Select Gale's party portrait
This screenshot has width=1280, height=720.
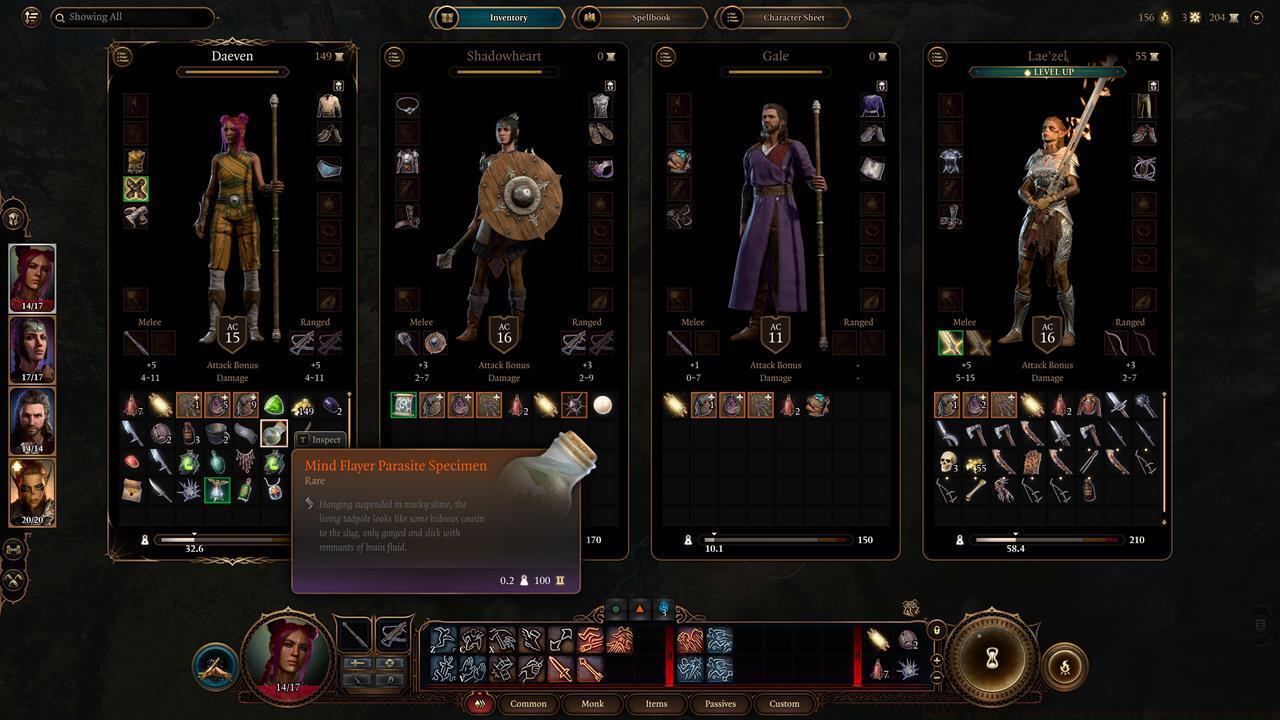32,421
